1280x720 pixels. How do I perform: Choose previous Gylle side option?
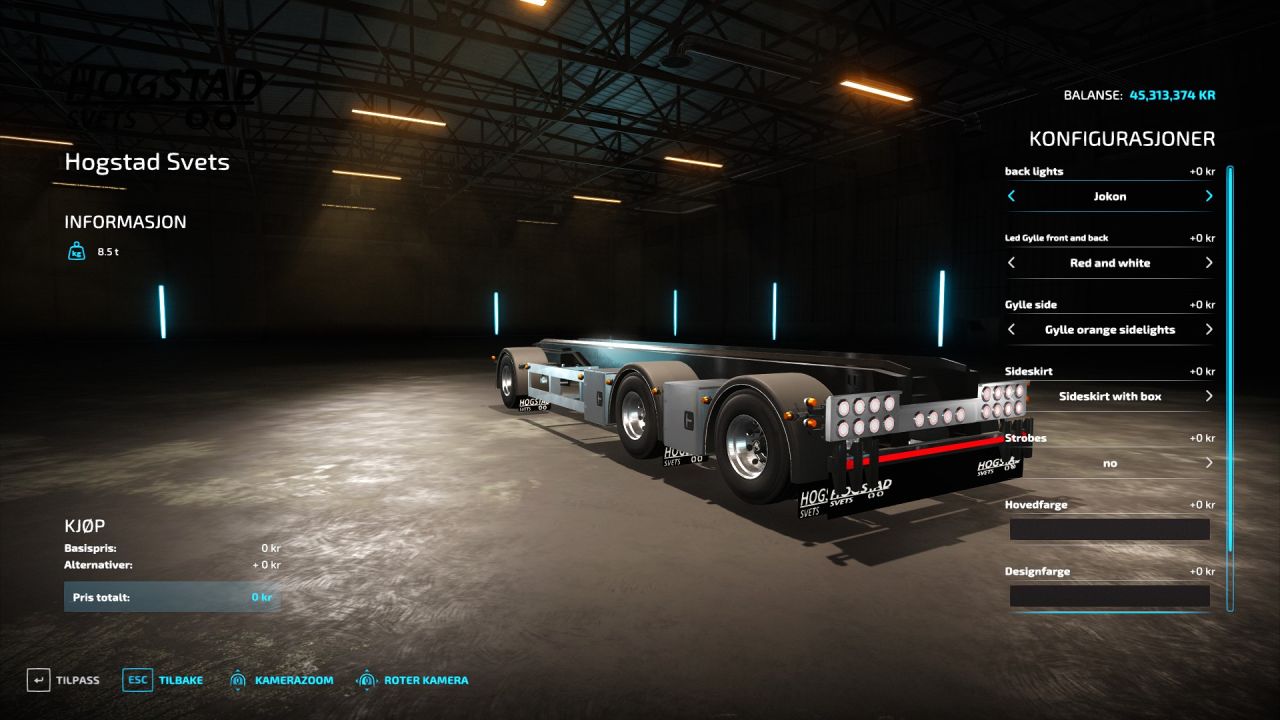[1011, 330]
